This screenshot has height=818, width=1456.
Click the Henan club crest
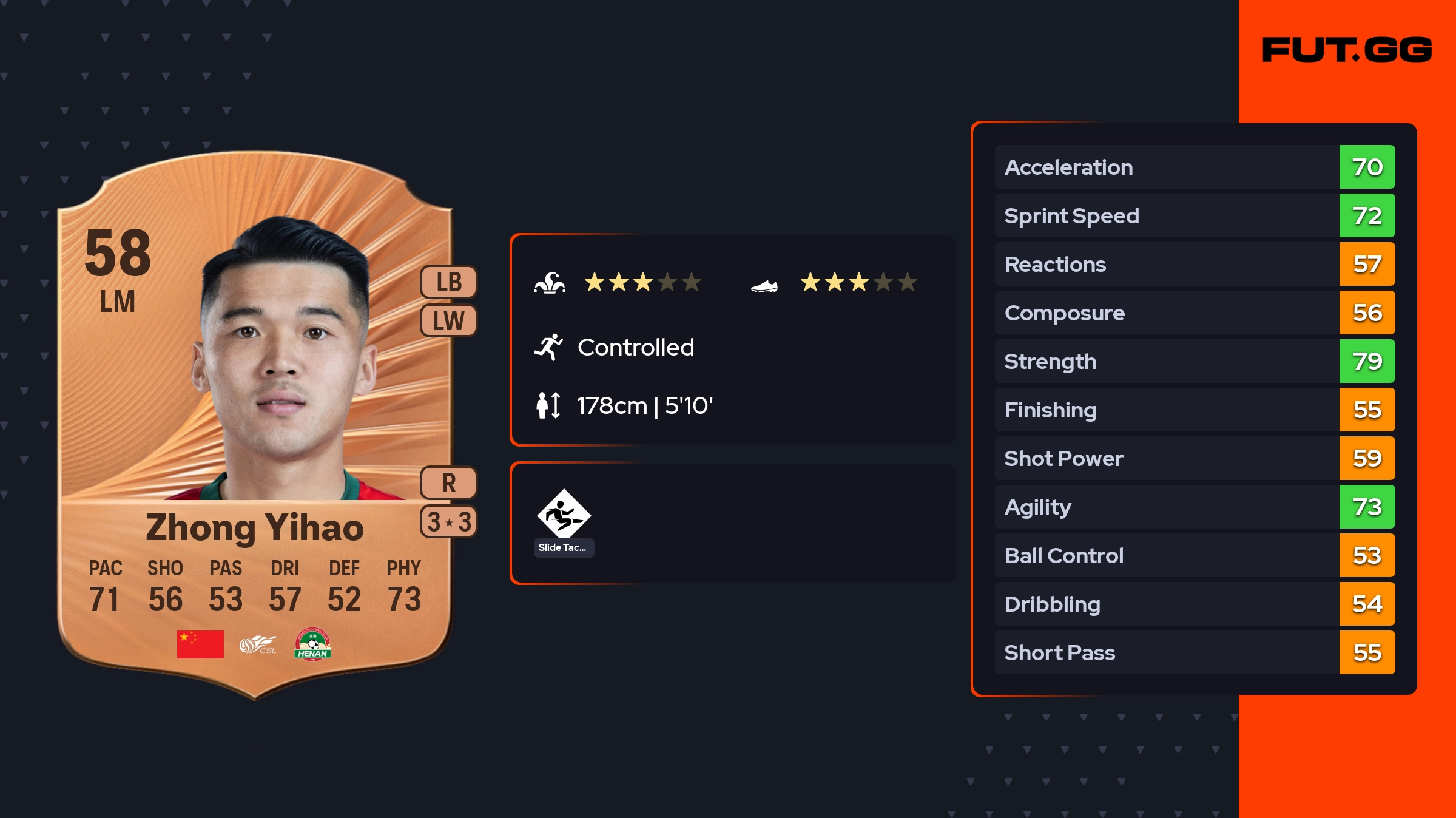[x=312, y=644]
